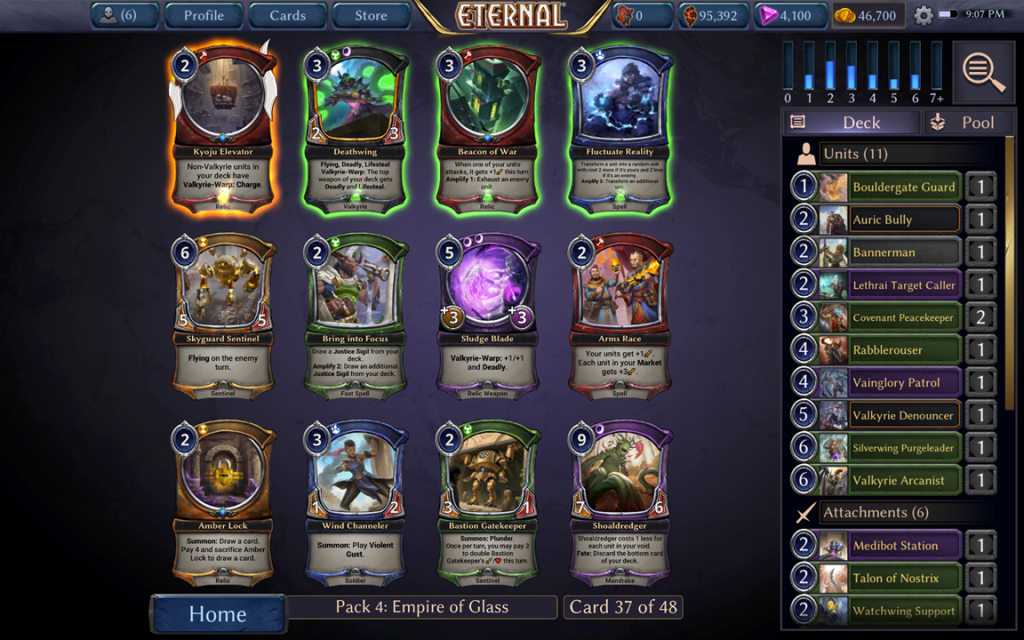The image size is (1024, 640).
Task: Pick the Skyguard Sentinel card
Action: (224, 317)
